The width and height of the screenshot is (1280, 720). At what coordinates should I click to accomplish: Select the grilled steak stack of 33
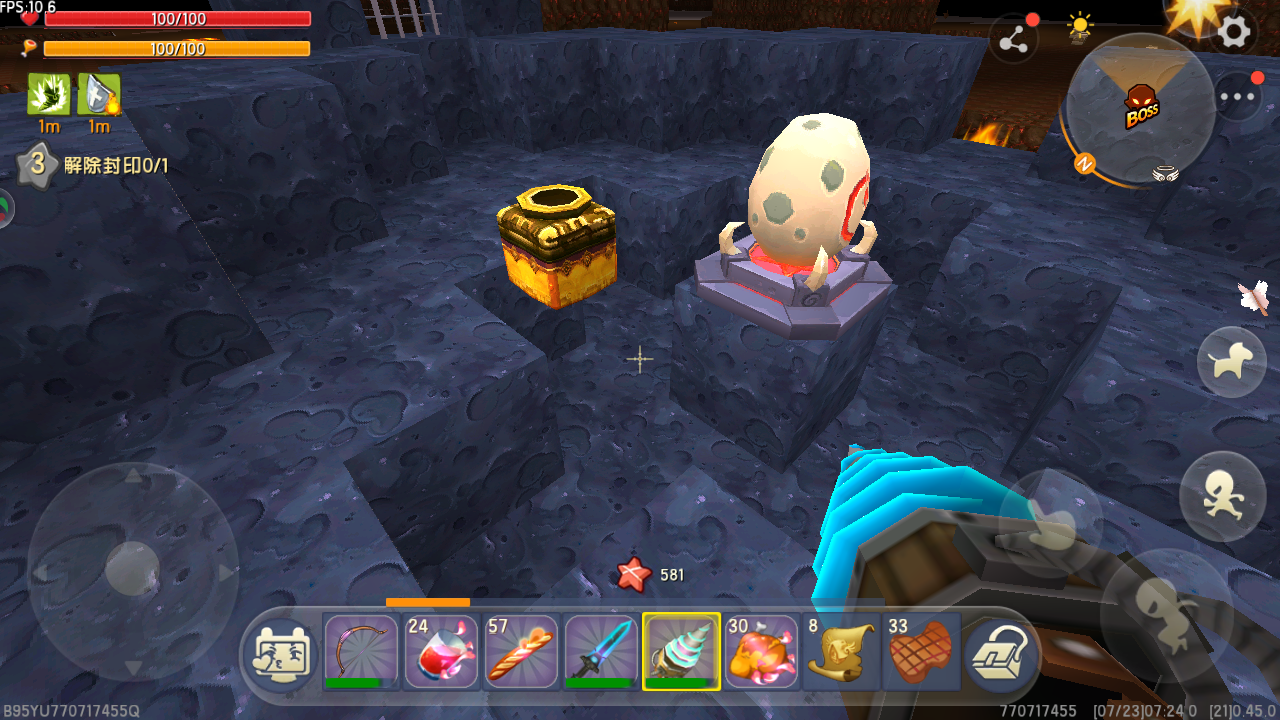pyautogui.click(x=921, y=651)
